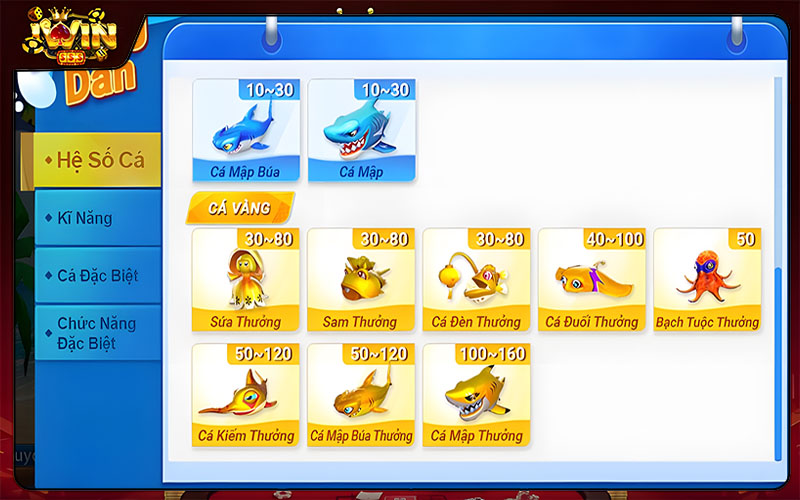This screenshot has width=800, height=500.
Task: Select the Cá Mập Thưởng golden shark tile
Action: pos(476,395)
